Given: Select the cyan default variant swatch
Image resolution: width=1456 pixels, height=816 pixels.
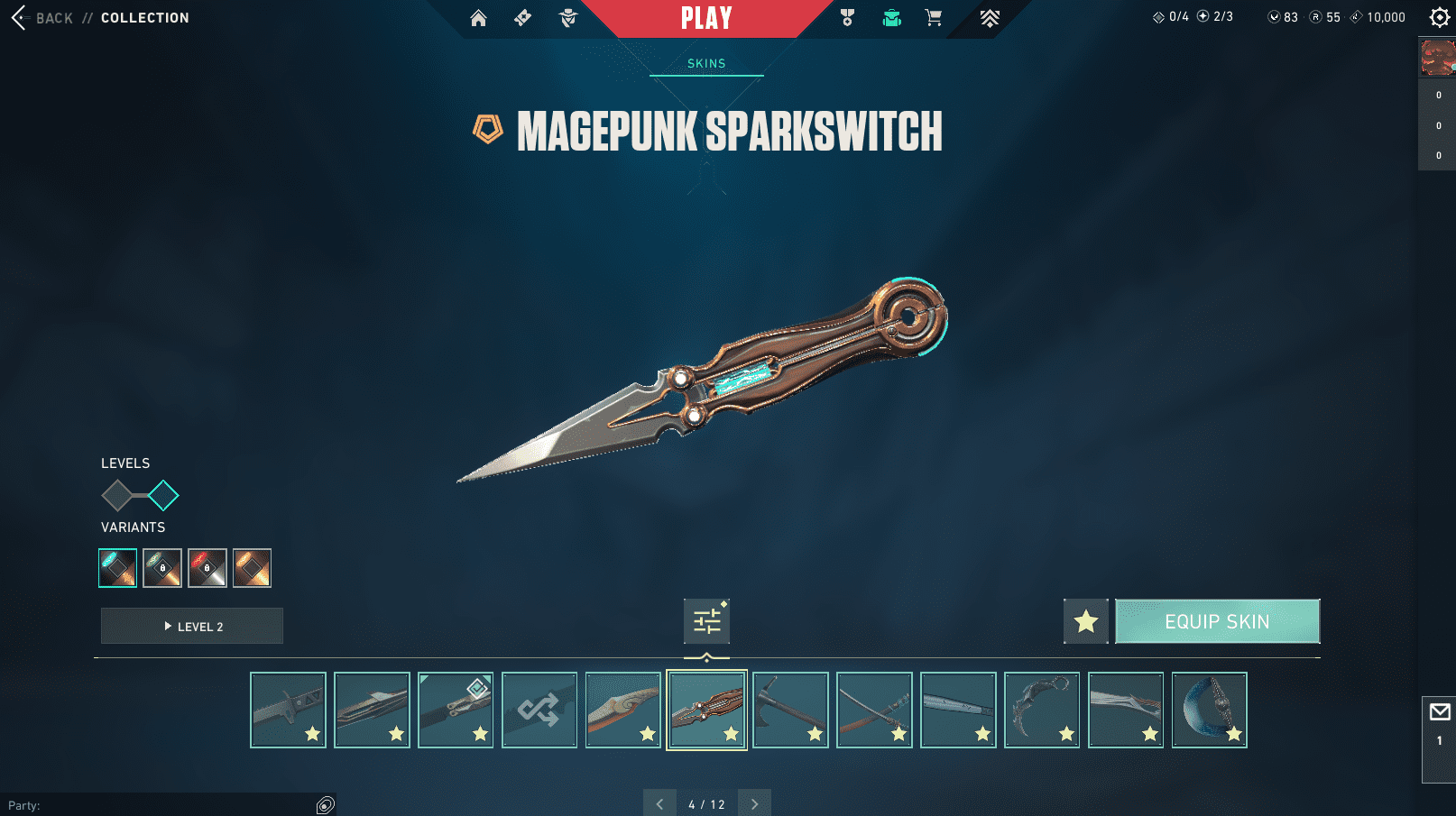Looking at the screenshot, I should (x=118, y=568).
